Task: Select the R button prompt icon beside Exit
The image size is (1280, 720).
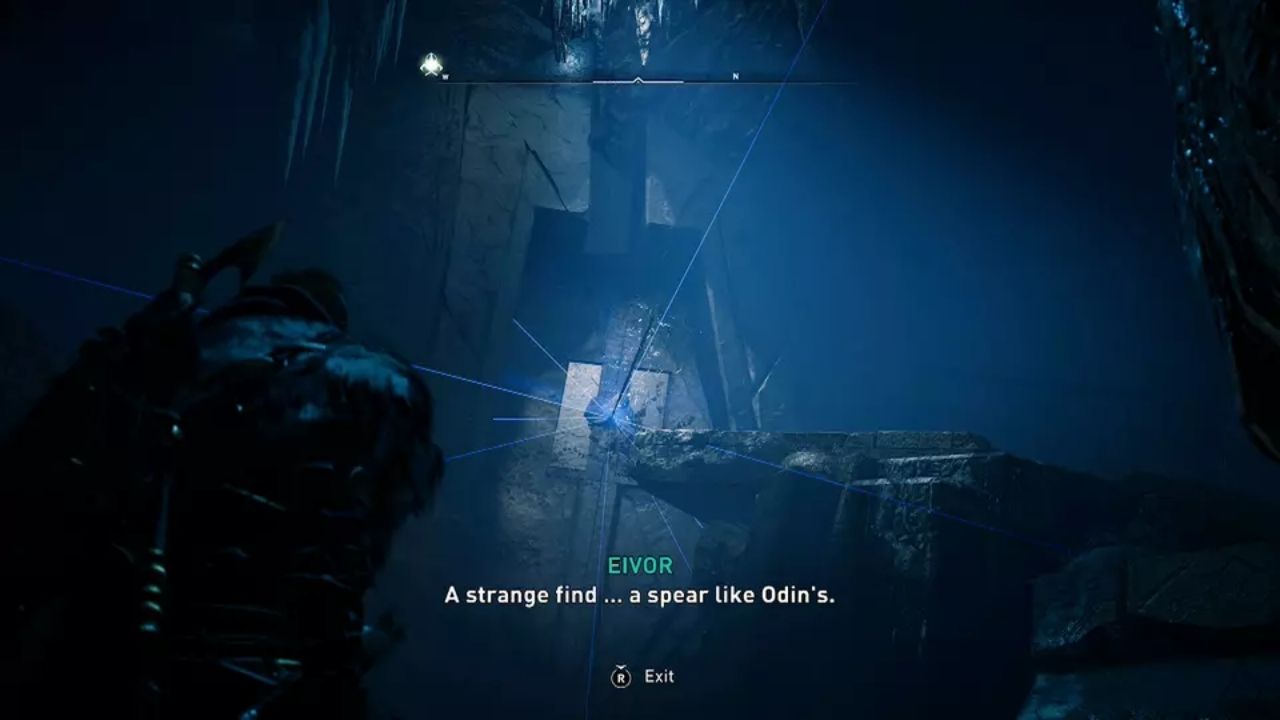Action: [620, 676]
